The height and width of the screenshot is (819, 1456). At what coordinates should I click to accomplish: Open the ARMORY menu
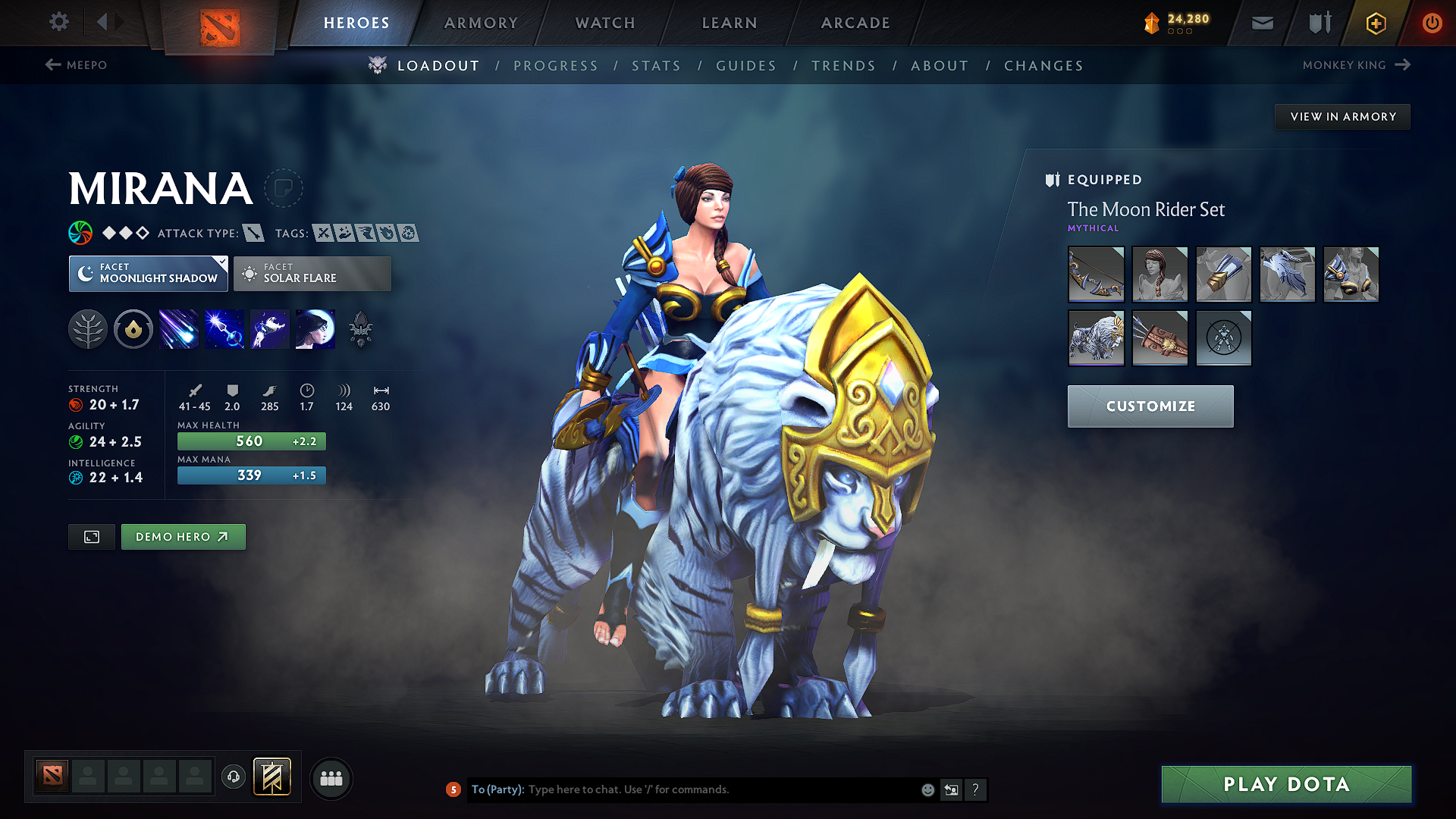[x=481, y=23]
